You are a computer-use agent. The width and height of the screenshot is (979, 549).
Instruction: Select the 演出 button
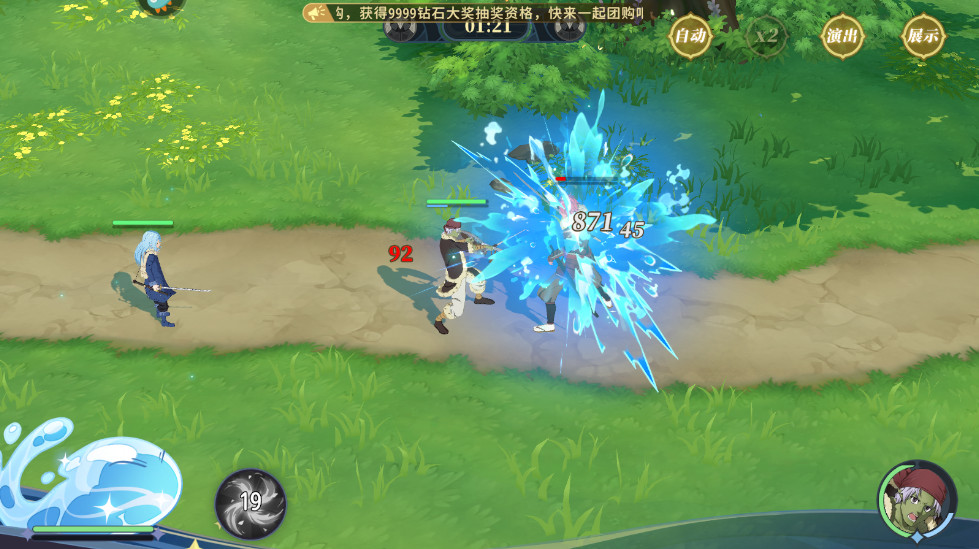click(843, 37)
